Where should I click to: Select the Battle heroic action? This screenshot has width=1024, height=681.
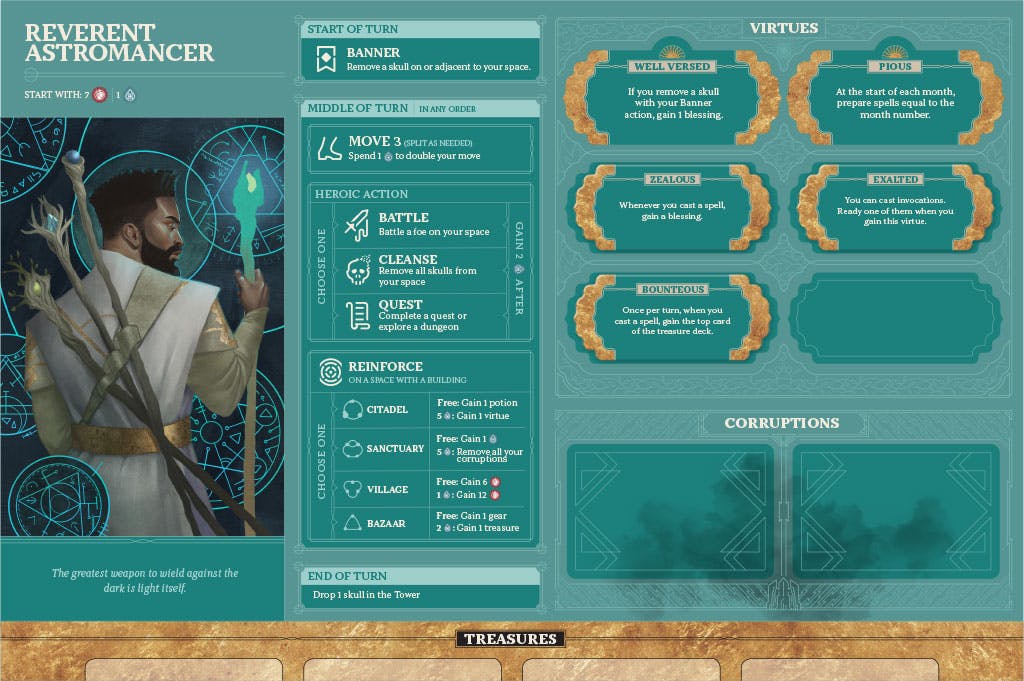point(418,224)
